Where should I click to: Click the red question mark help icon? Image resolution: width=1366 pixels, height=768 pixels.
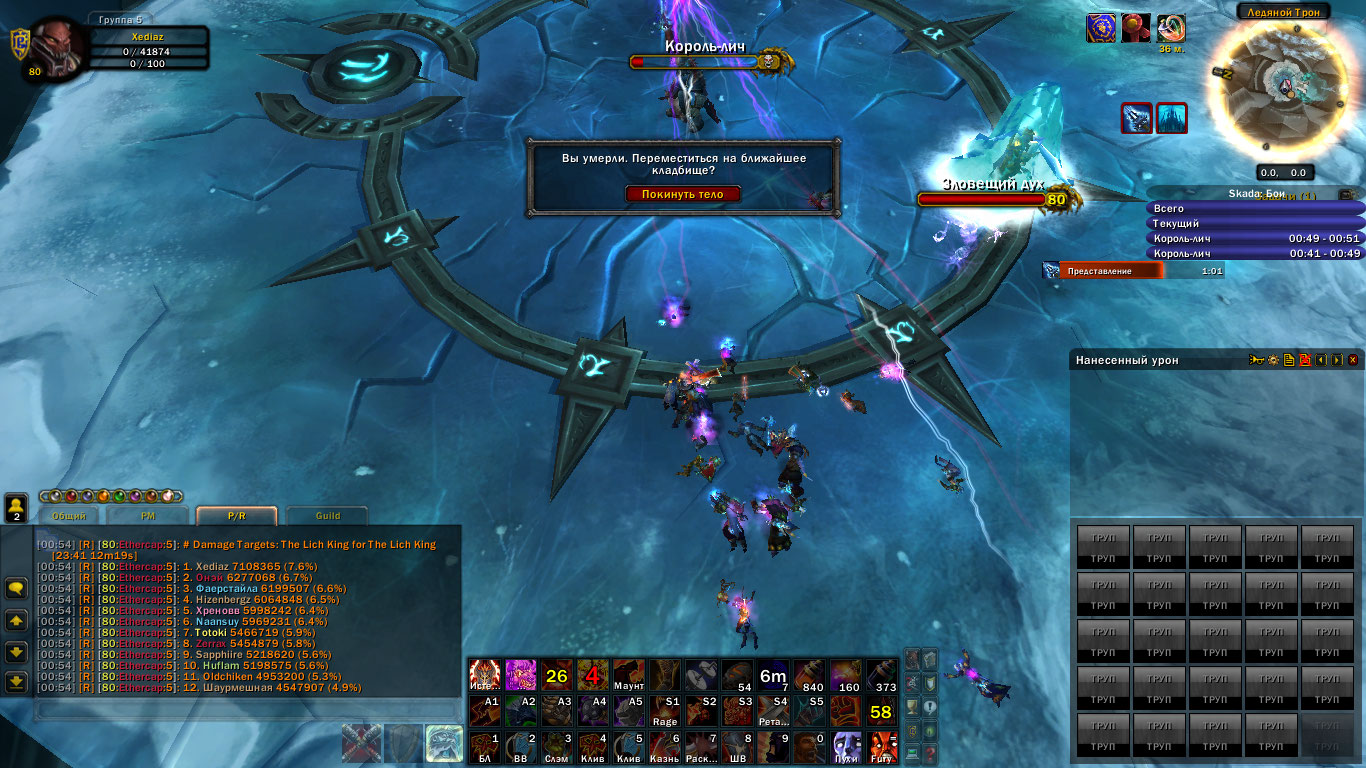click(930, 755)
